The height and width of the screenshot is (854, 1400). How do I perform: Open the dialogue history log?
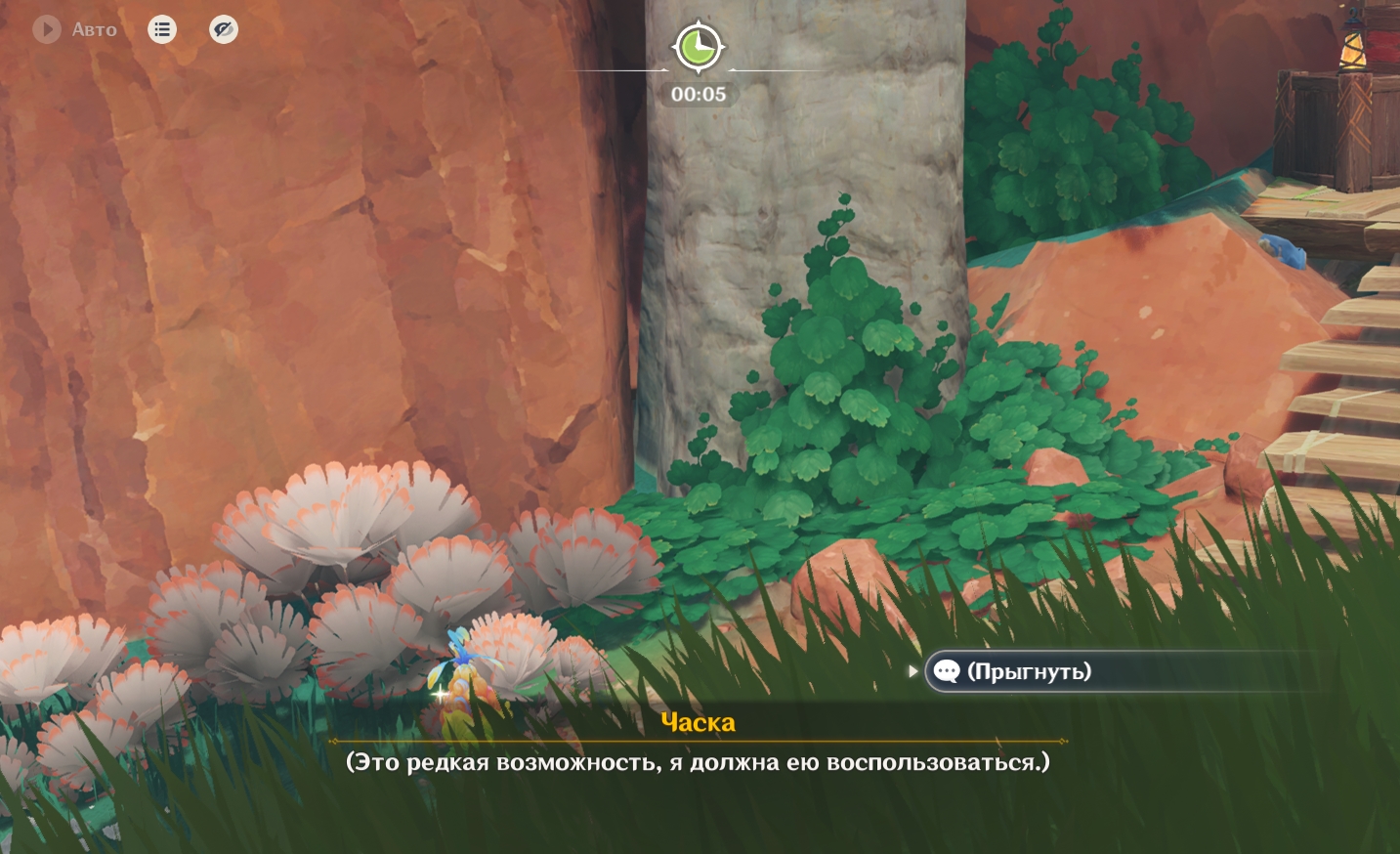[x=162, y=29]
